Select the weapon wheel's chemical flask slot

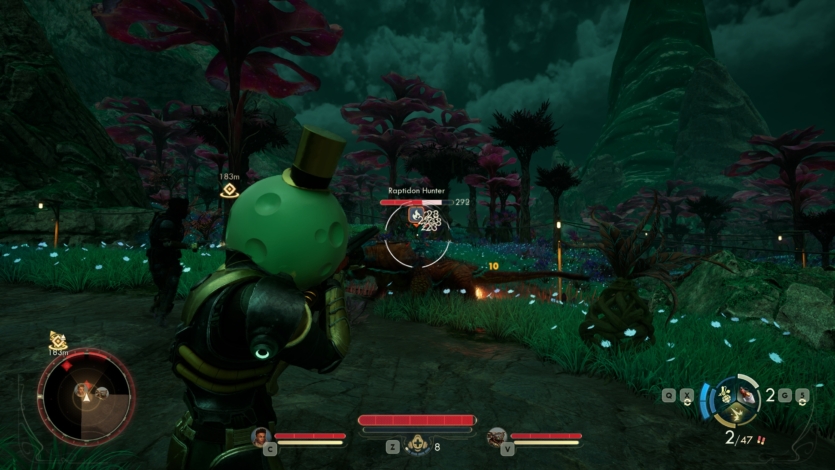(x=725, y=394)
